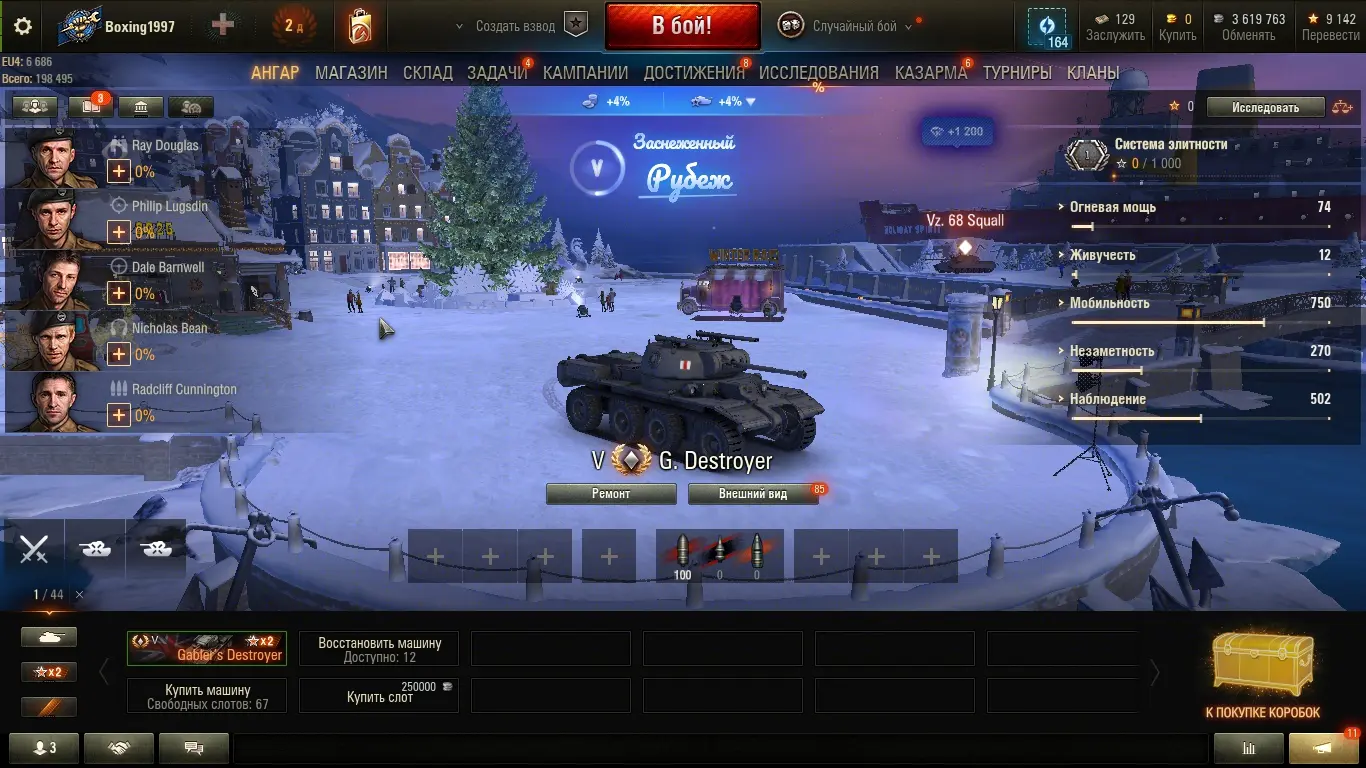
Task: Open the settings gear menu
Action: click(x=22, y=26)
